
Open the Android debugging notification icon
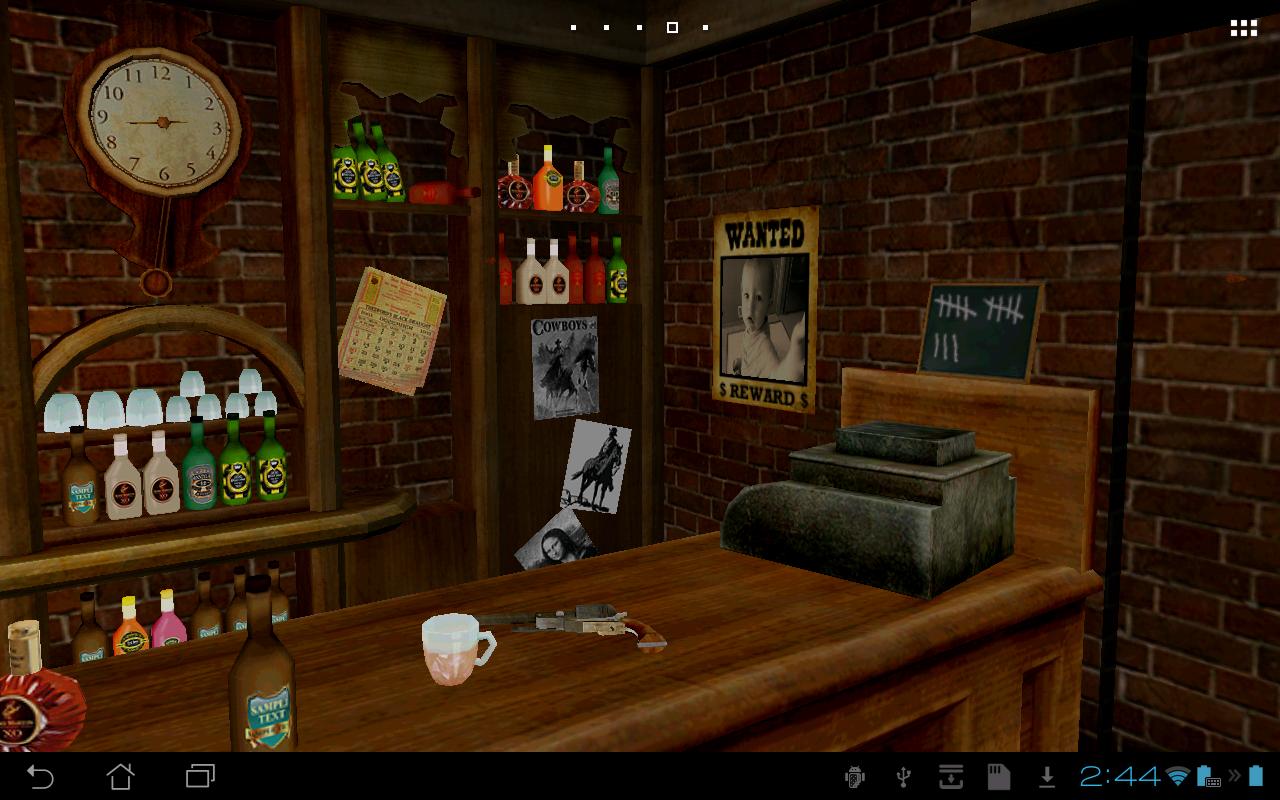[855, 776]
